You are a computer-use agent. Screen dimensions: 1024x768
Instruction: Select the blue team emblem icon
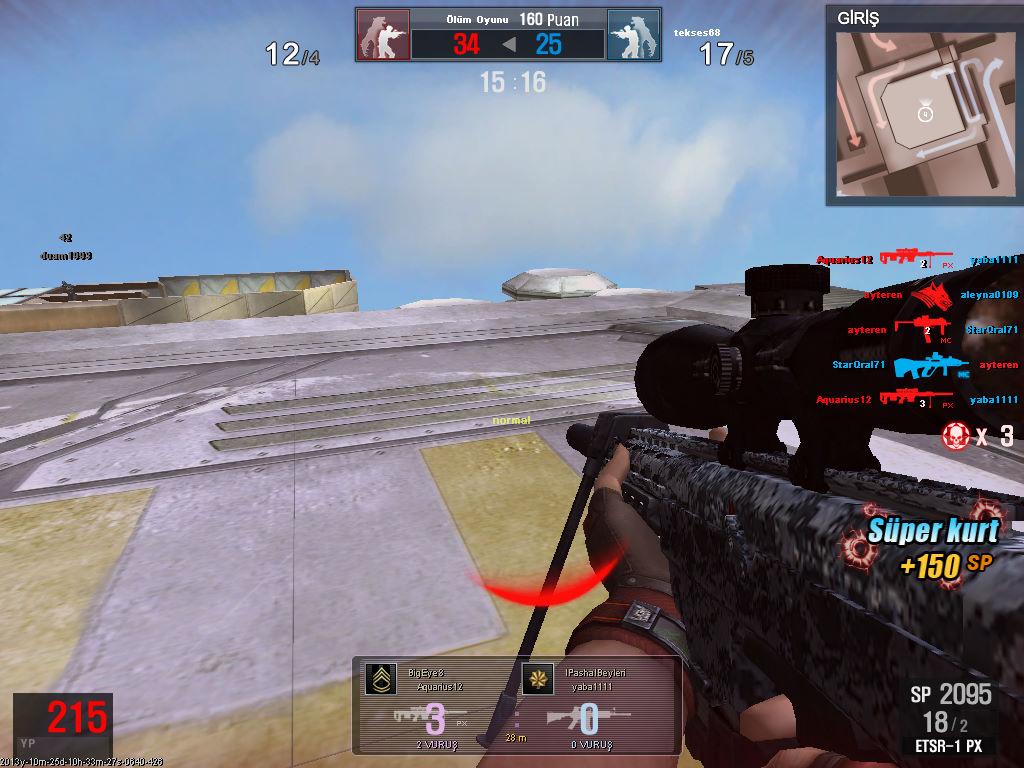[x=633, y=35]
